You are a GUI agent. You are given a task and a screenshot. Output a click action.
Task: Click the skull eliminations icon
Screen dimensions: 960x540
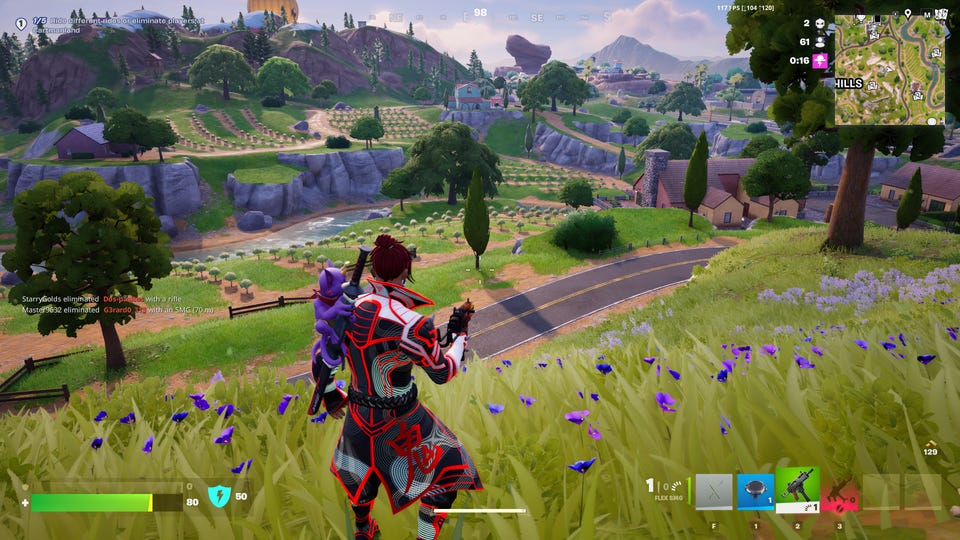(821, 23)
